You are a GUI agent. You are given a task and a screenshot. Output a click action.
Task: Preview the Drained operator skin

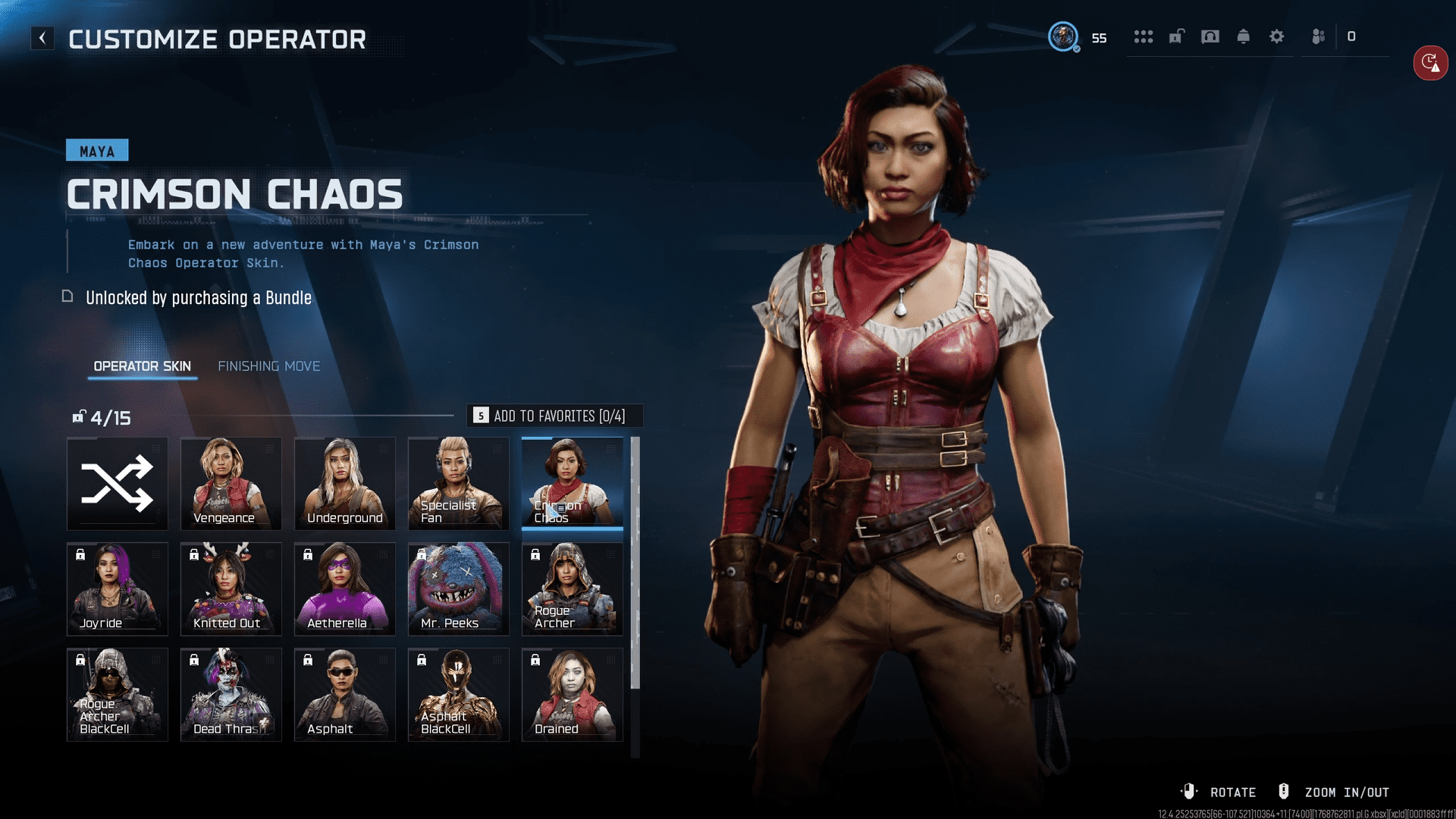[573, 694]
